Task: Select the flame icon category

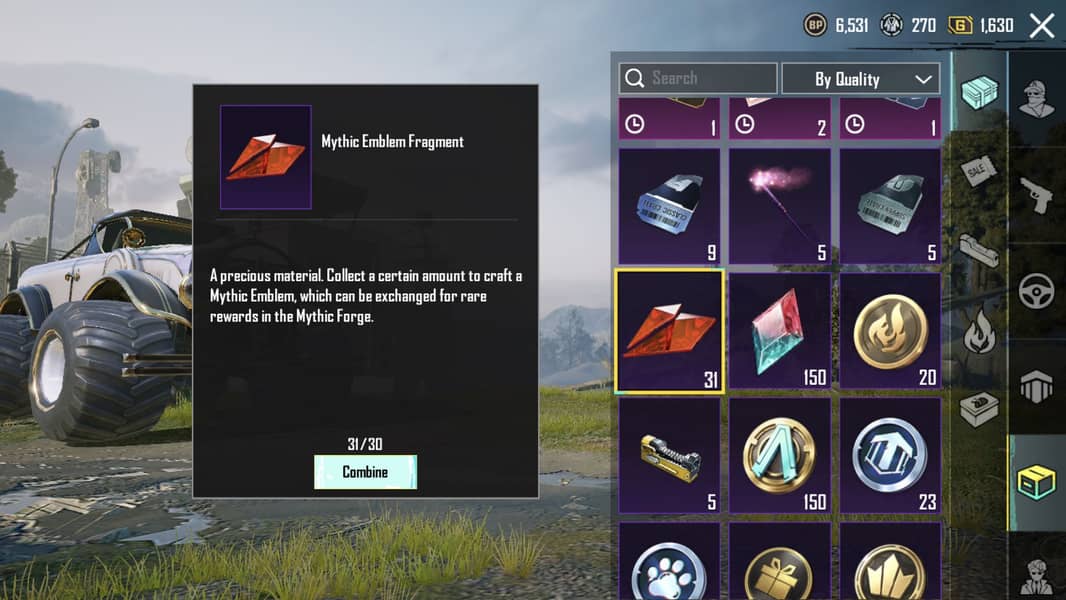Action: [x=979, y=333]
